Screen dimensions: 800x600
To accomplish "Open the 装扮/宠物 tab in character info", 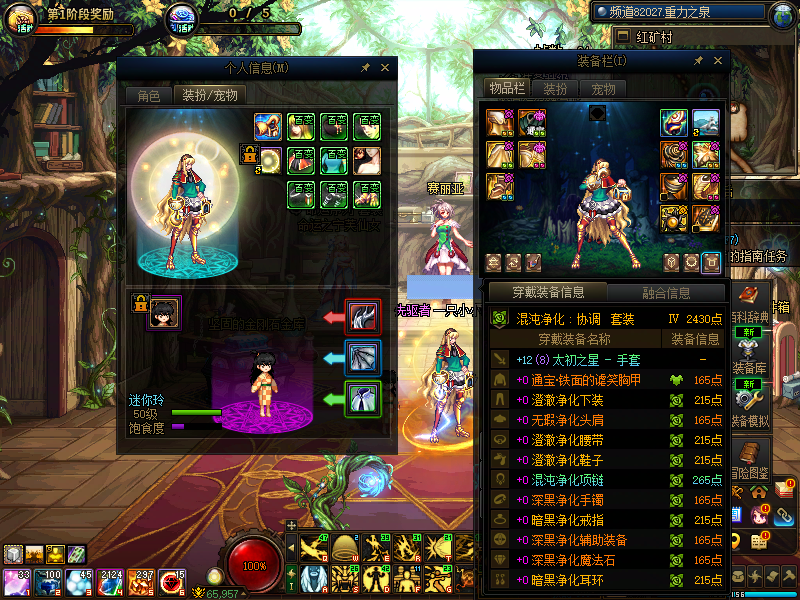I will 208,96.
